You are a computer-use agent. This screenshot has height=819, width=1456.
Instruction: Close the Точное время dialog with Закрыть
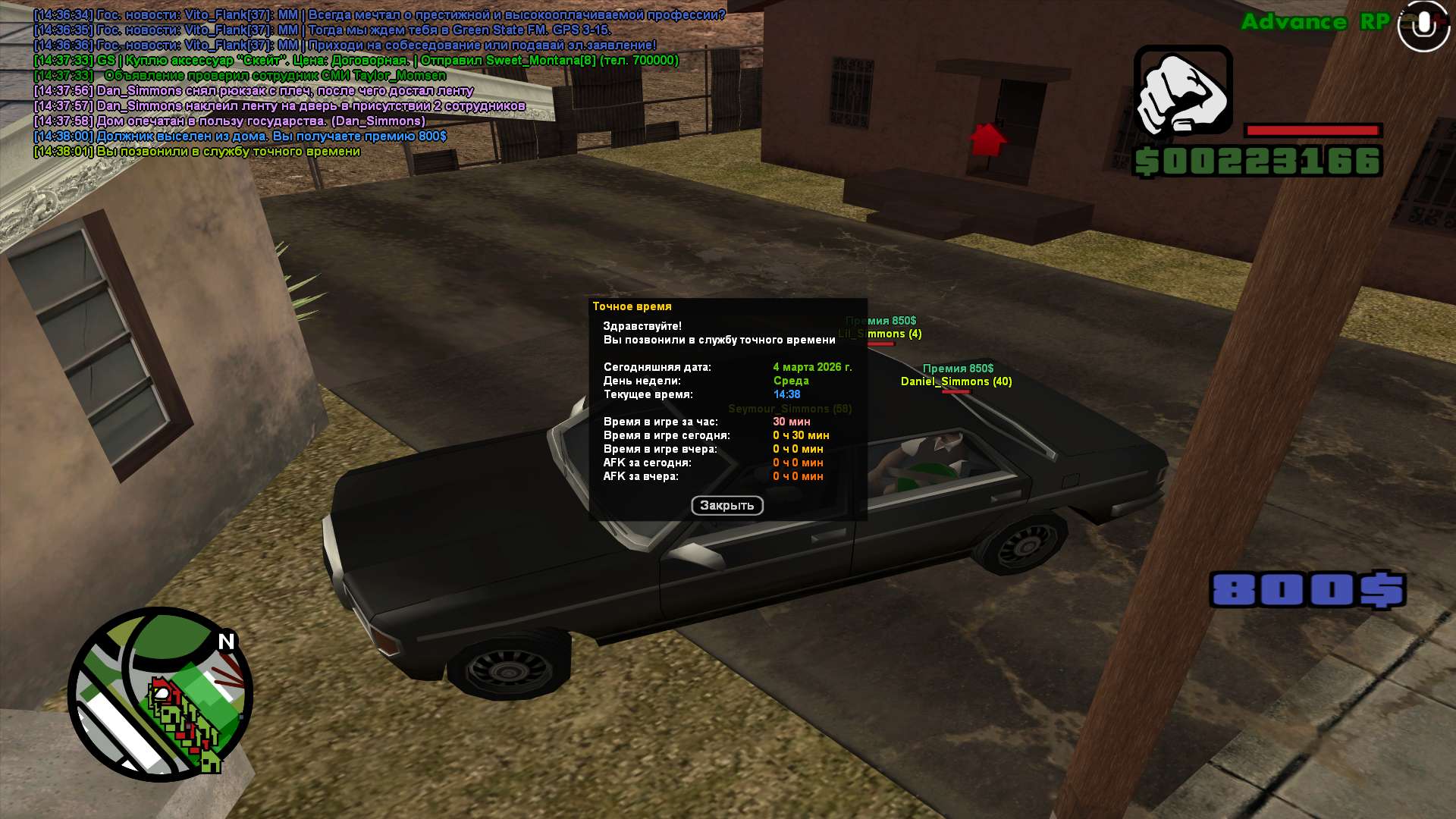726,506
